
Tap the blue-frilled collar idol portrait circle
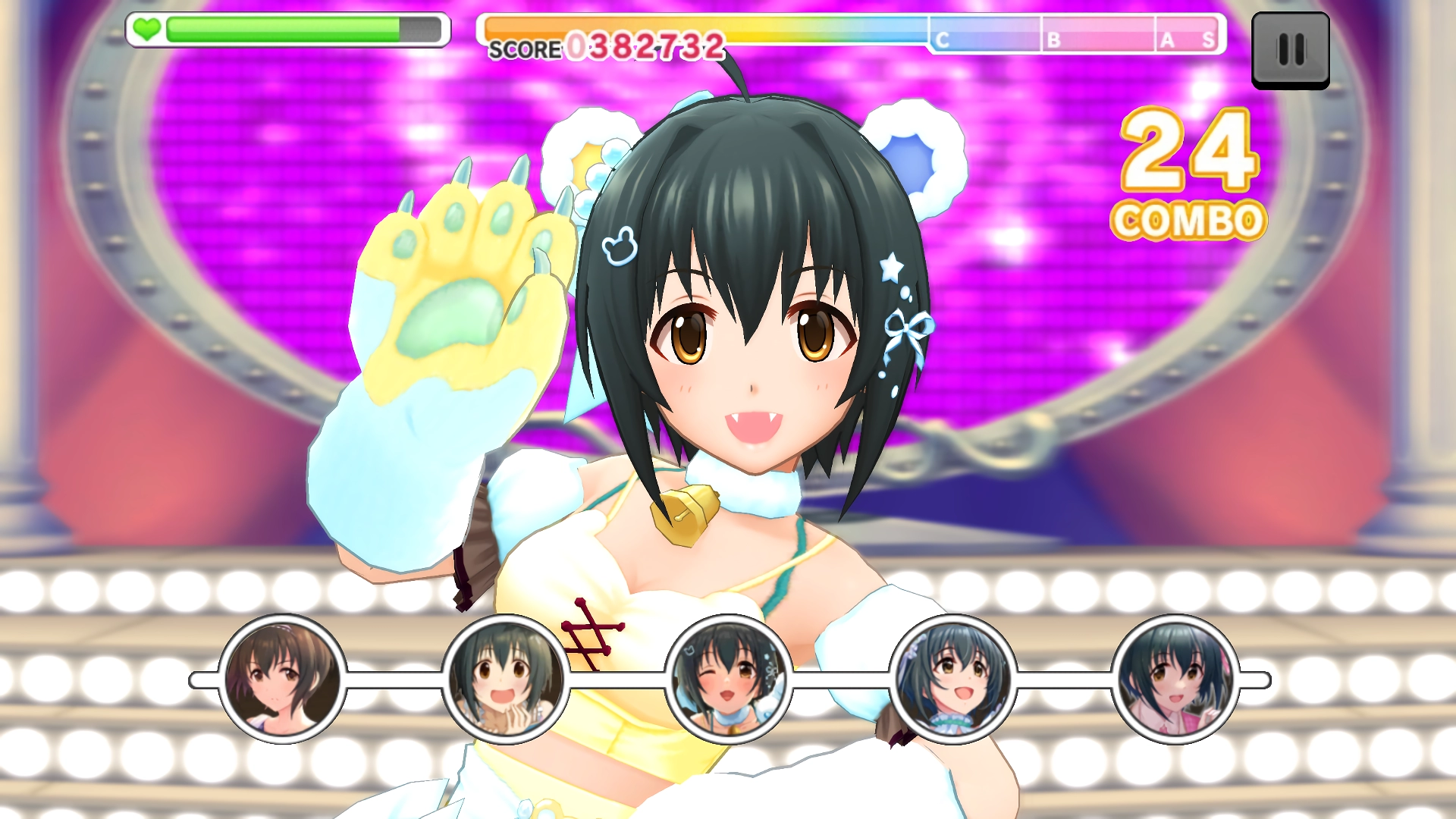(x=952, y=679)
